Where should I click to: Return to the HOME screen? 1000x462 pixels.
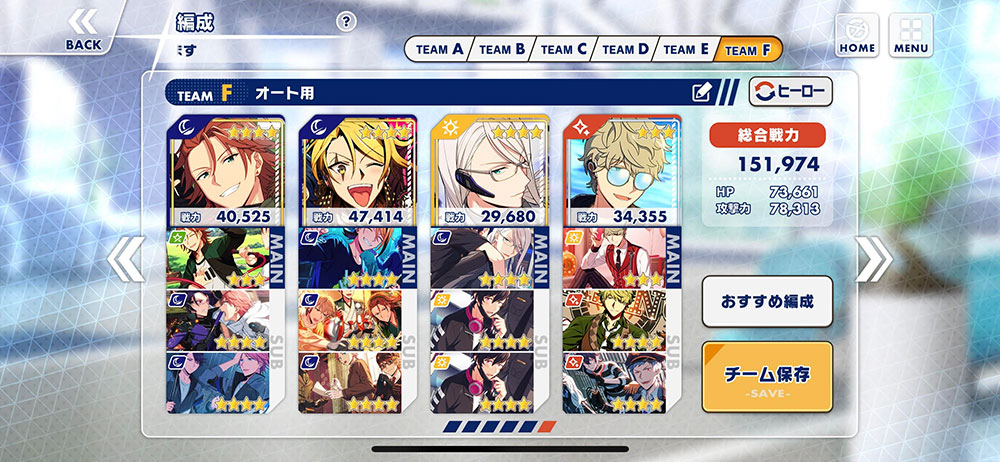tap(856, 34)
